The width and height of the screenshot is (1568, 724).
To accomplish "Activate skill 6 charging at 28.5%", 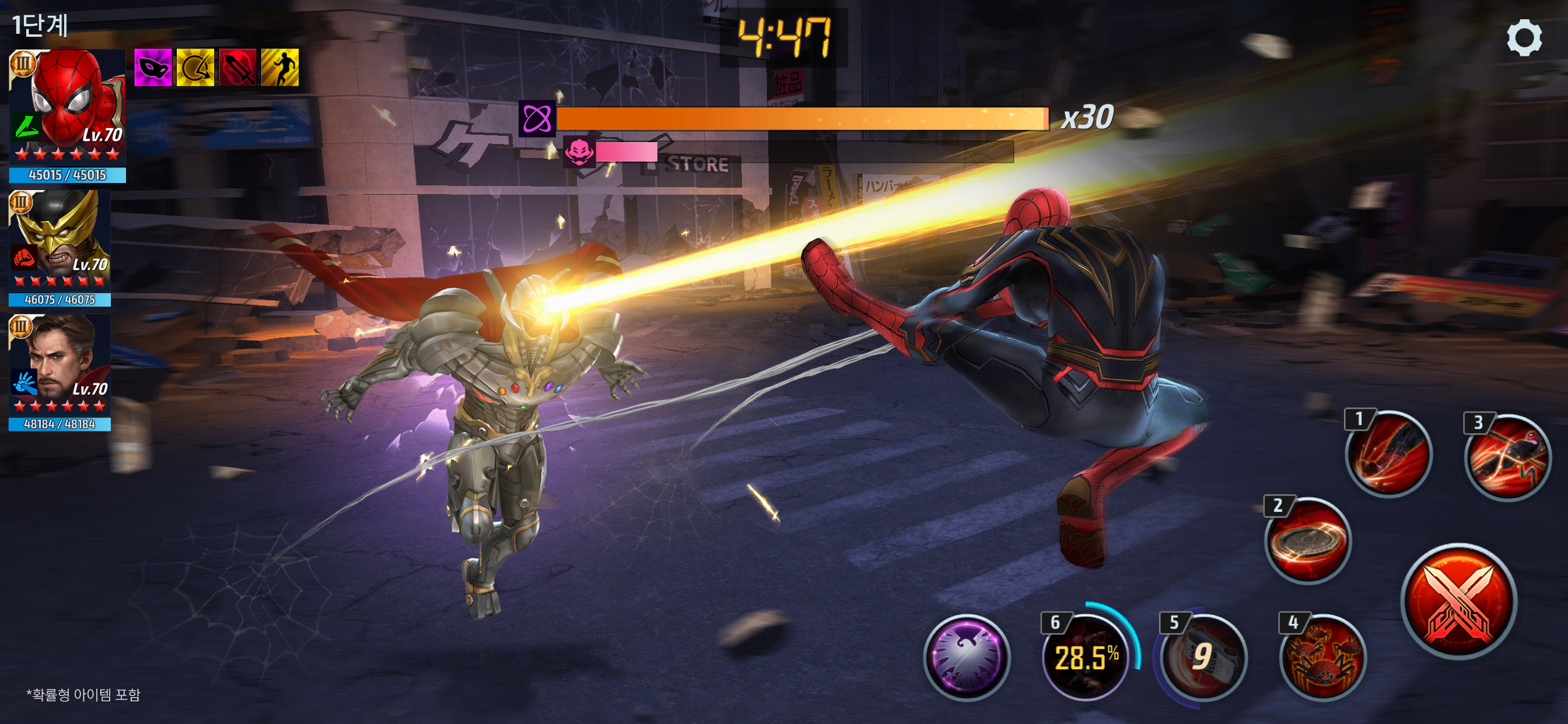I will click(x=1086, y=658).
